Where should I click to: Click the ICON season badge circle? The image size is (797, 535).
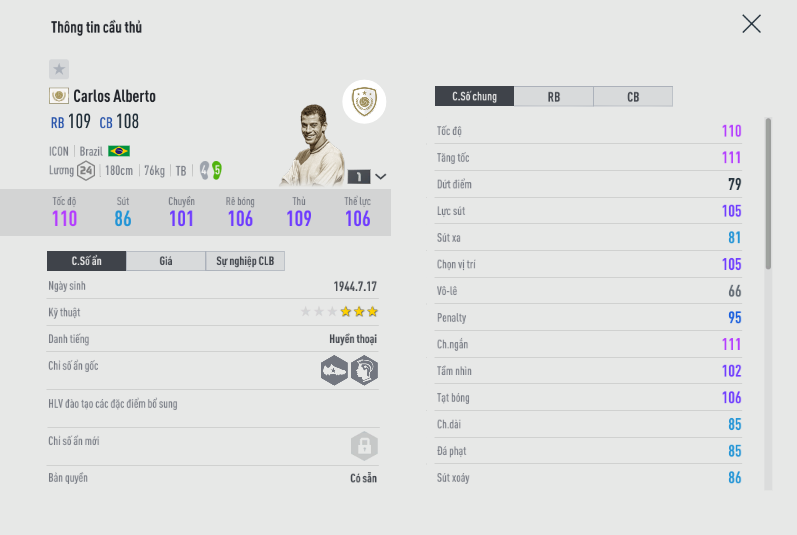pyautogui.click(x=364, y=101)
